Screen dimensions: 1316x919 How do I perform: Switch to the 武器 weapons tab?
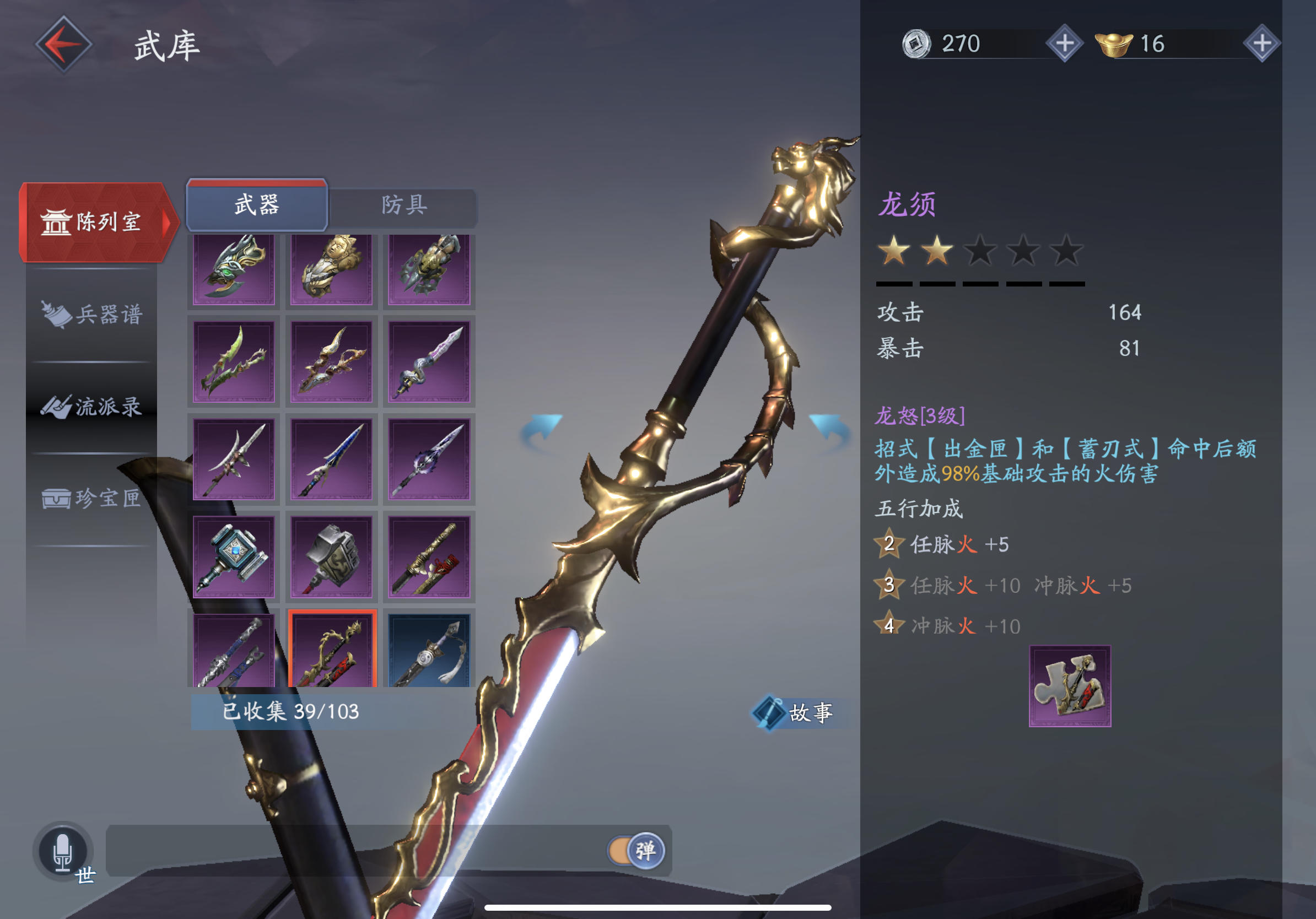coord(257,204)
